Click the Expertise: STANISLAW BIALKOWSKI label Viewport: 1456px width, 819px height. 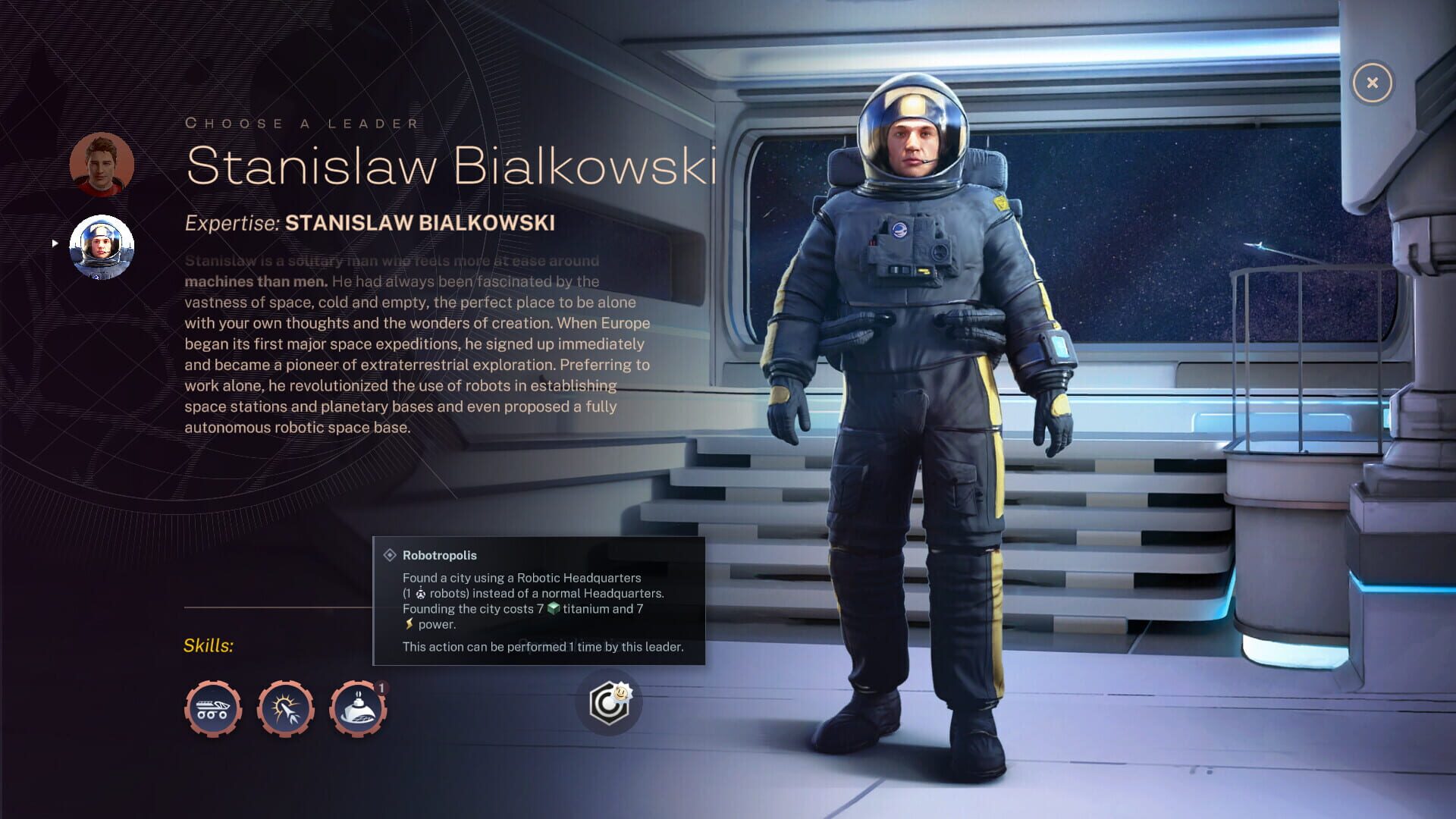coord(371,223)
